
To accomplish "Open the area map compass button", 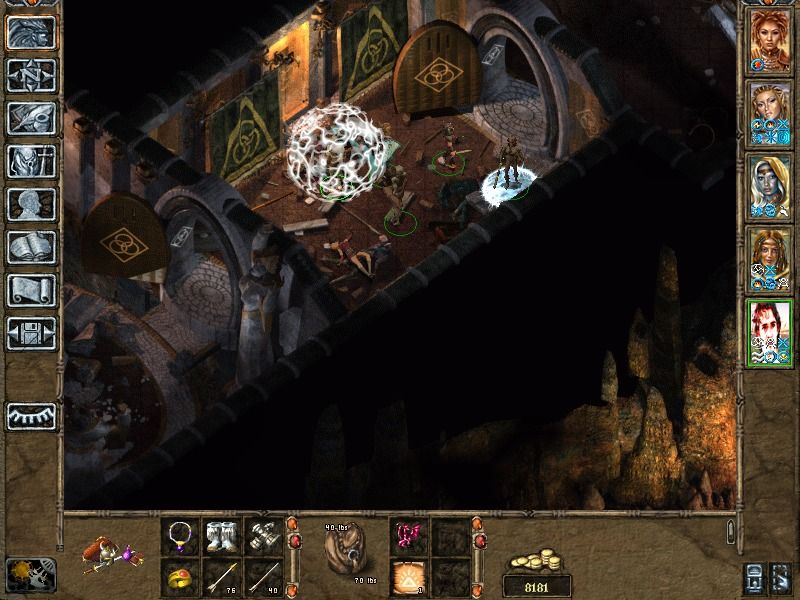I will click(x=31, y=74).
